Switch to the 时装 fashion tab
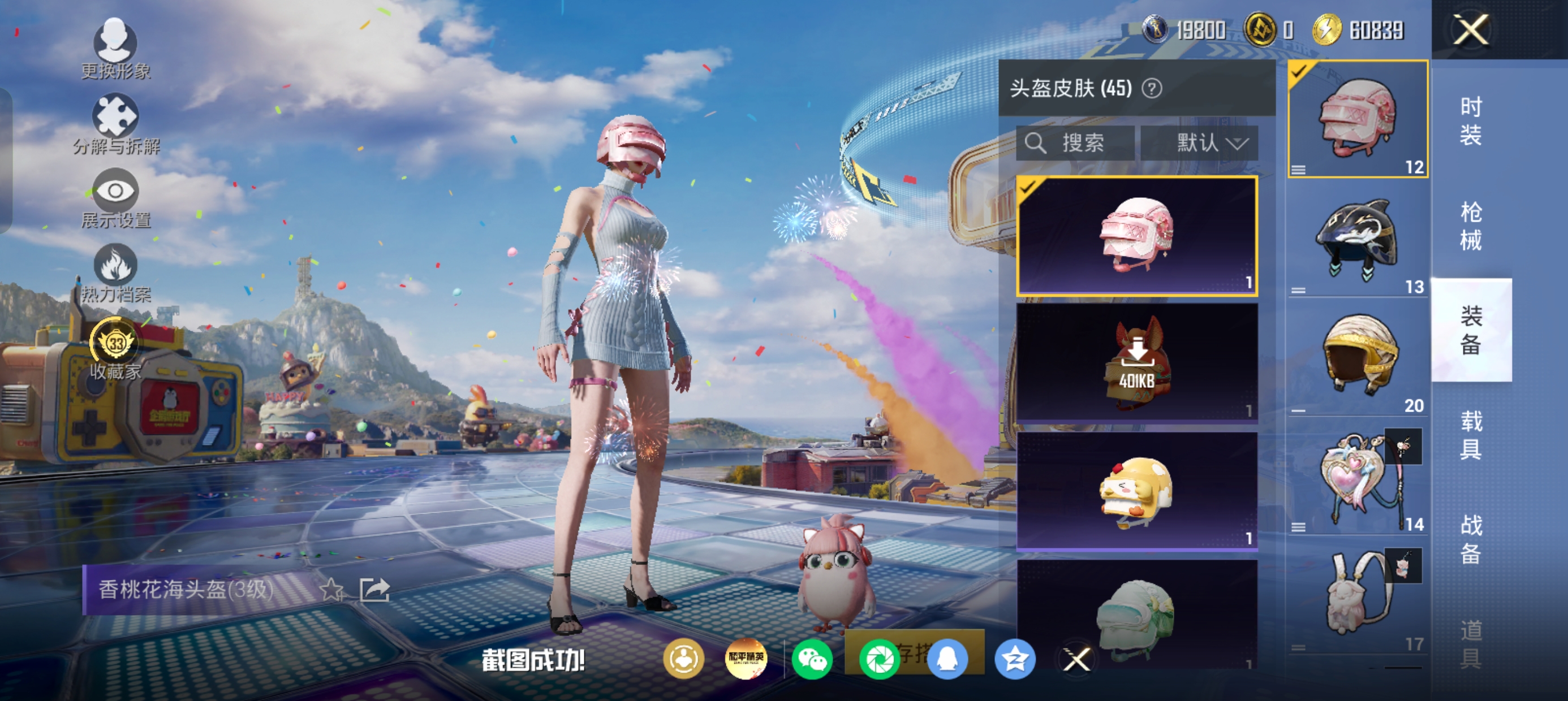 click(x=1471, y=121)
